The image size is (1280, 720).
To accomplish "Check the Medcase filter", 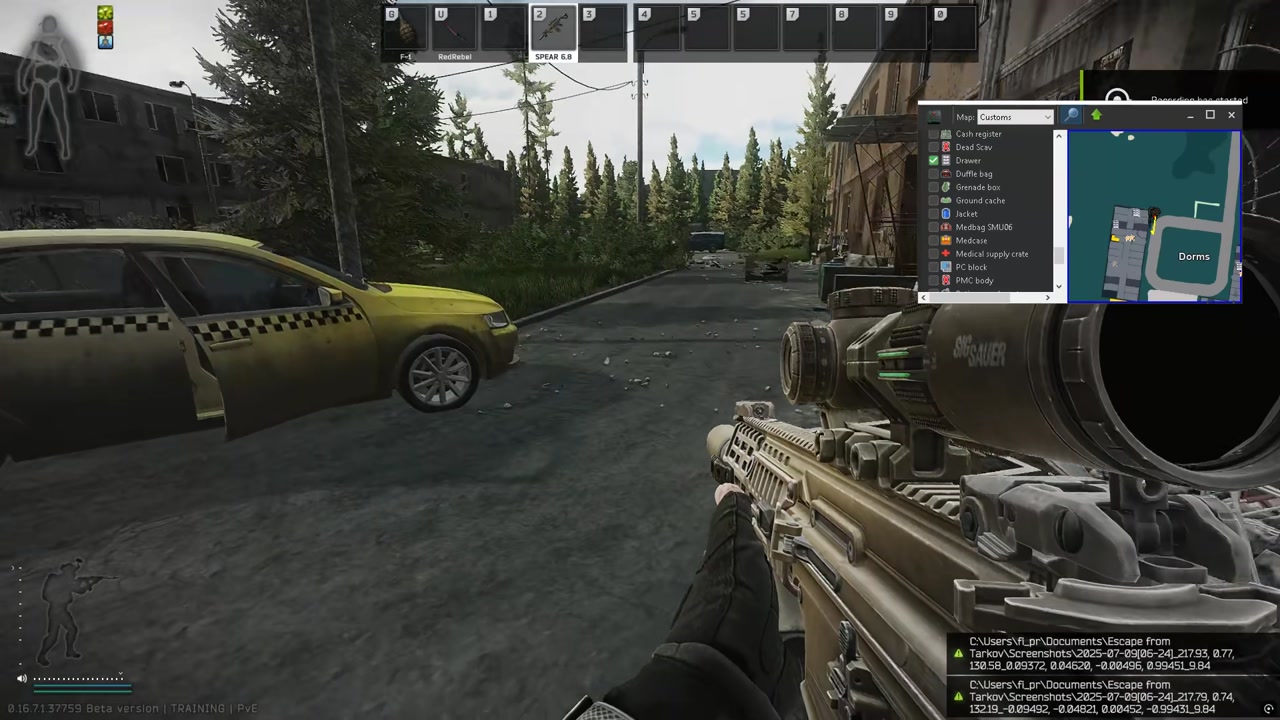I will tap(934, 241).
